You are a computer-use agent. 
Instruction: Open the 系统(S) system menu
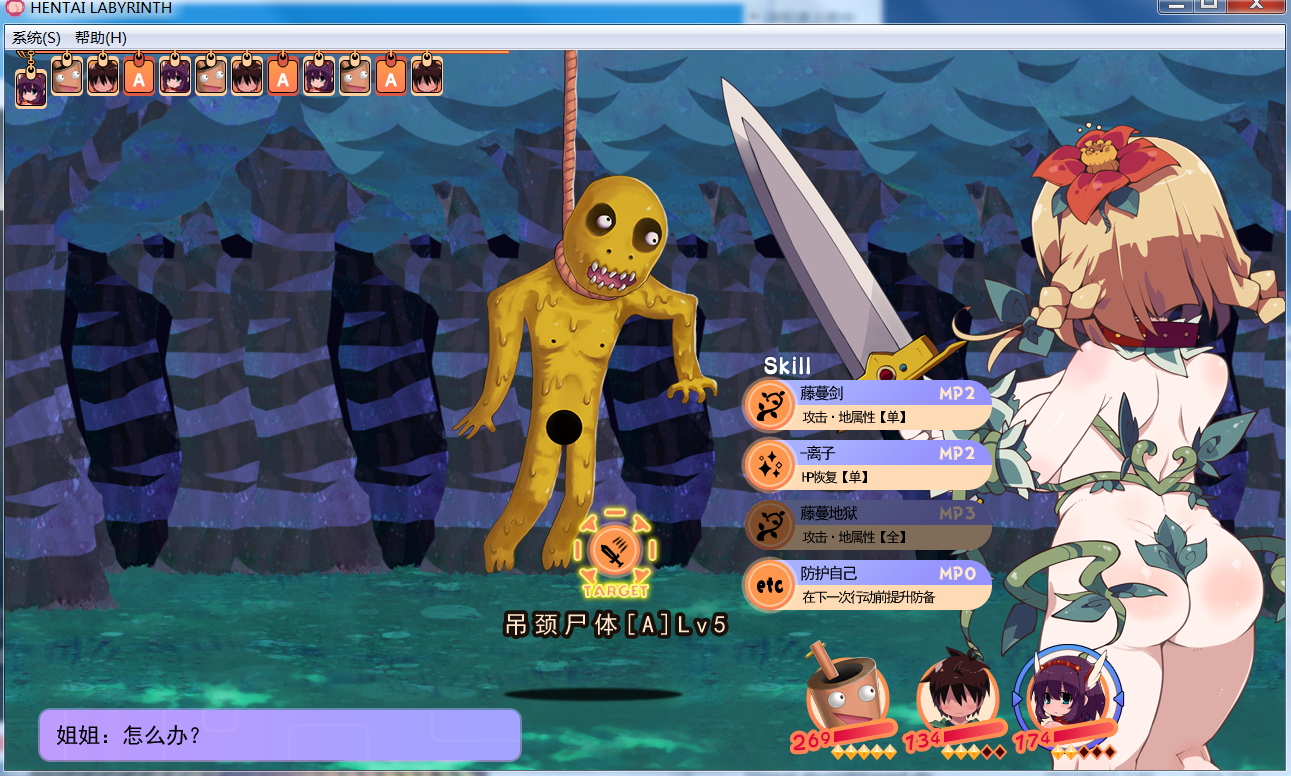point(36,38)
